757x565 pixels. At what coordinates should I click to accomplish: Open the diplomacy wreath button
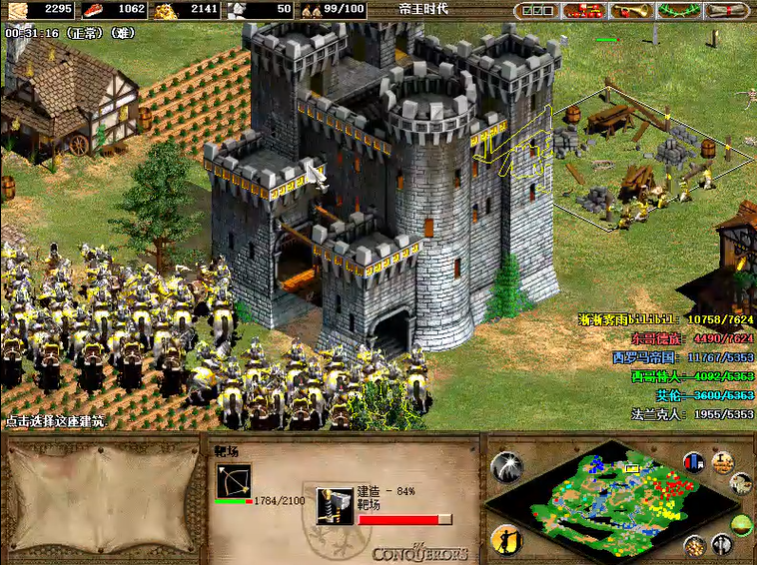pos(680,11)
